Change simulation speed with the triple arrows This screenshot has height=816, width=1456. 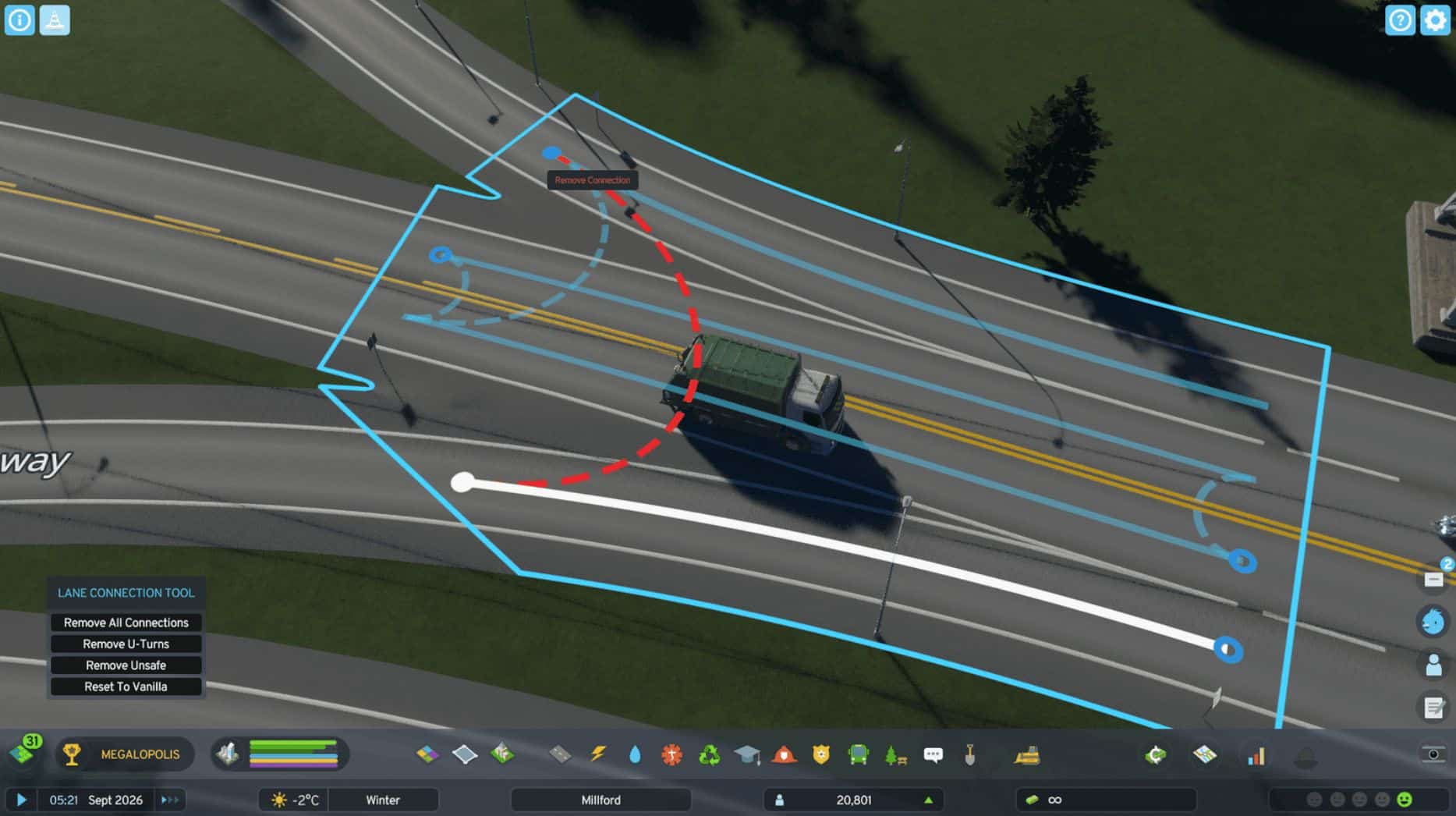[169, 800]
